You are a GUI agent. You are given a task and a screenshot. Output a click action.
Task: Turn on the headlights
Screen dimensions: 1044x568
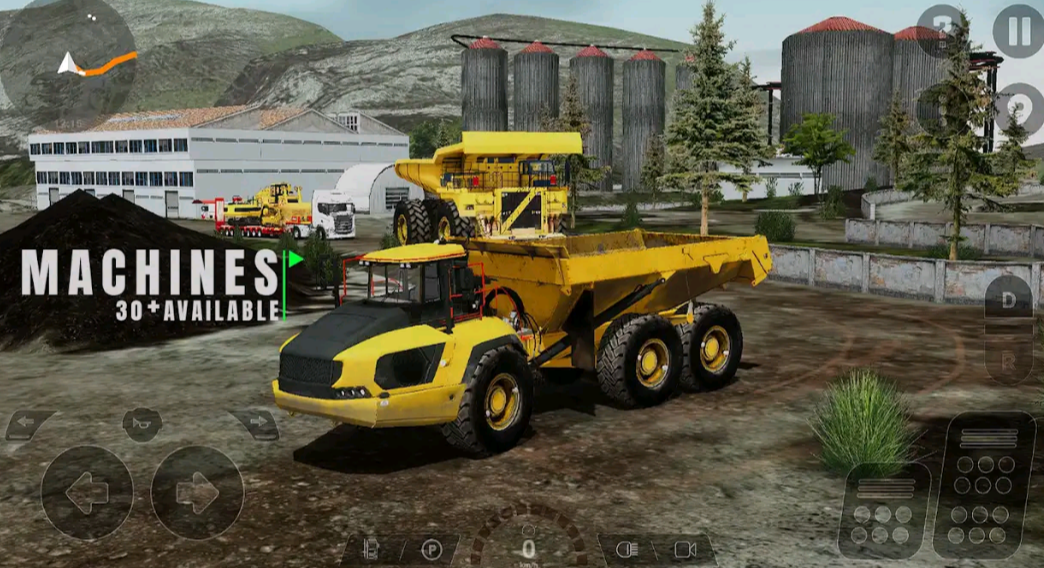tap(627, 549)
